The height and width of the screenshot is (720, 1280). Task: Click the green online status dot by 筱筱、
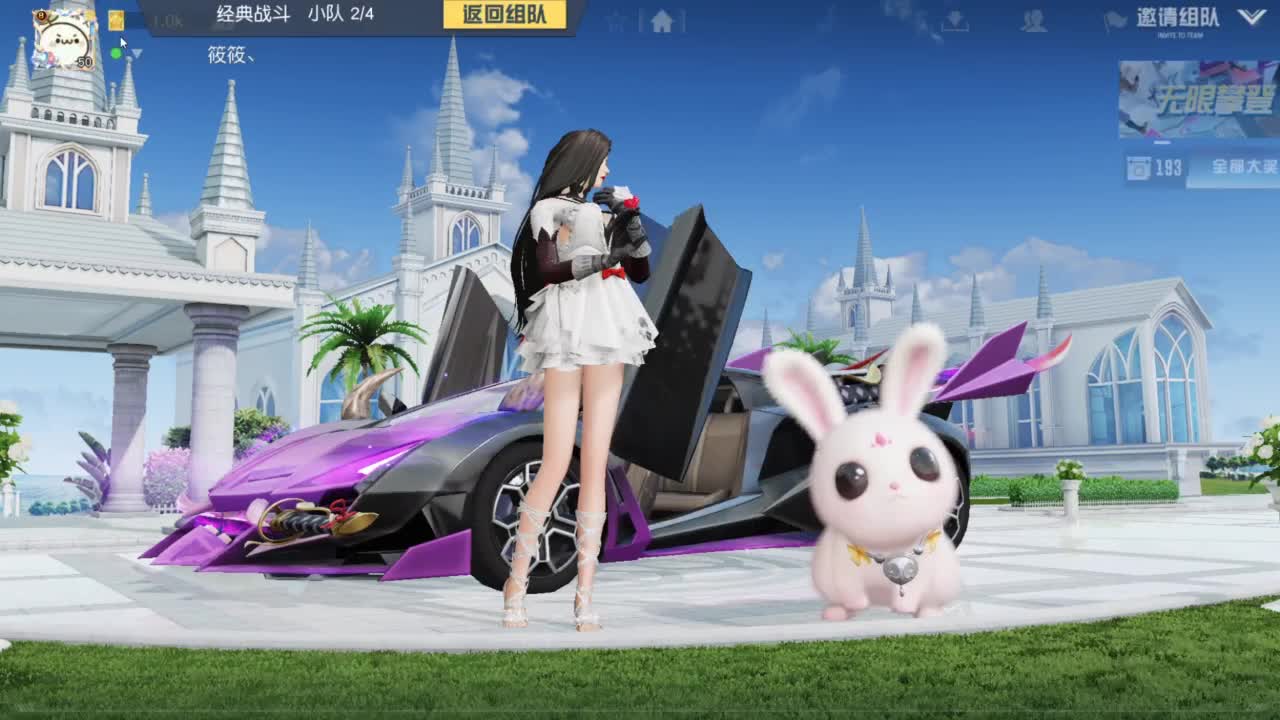click(116, 54)
